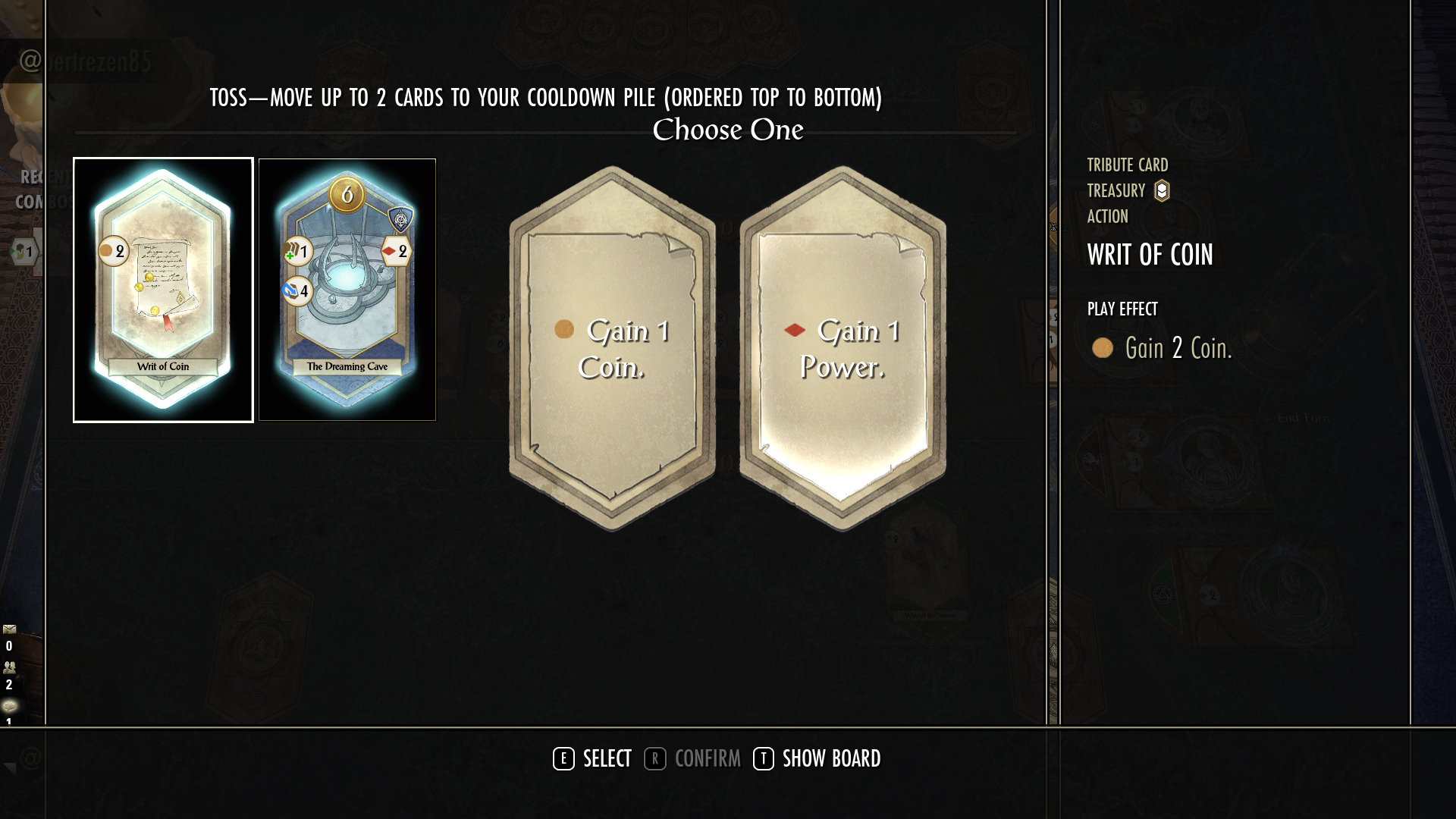
Task: Select the Writ of Coin card
Action: pos(163,290)
